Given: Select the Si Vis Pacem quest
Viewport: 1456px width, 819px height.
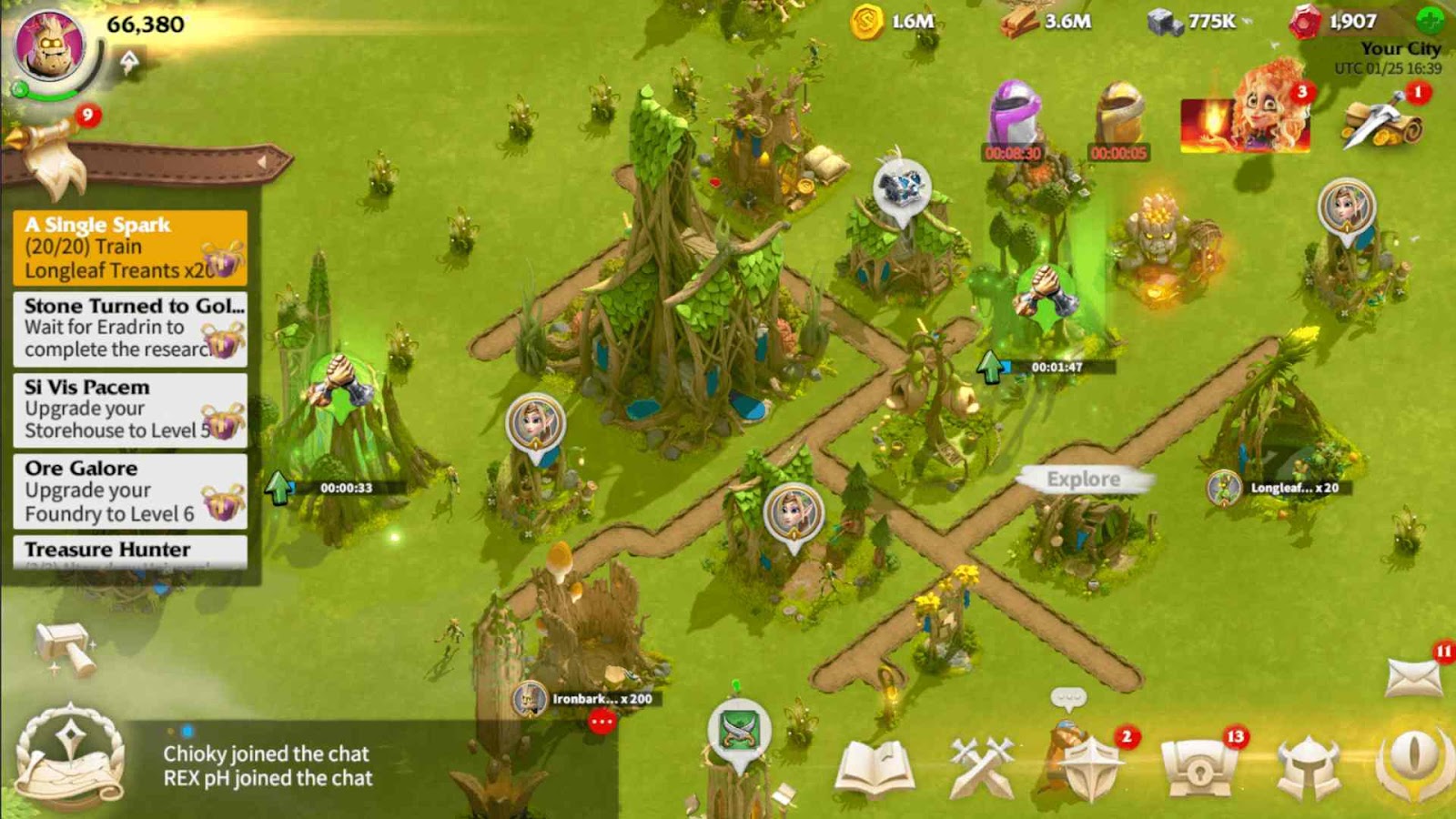Looking at the screenshot, I should (x=130, y=409).
